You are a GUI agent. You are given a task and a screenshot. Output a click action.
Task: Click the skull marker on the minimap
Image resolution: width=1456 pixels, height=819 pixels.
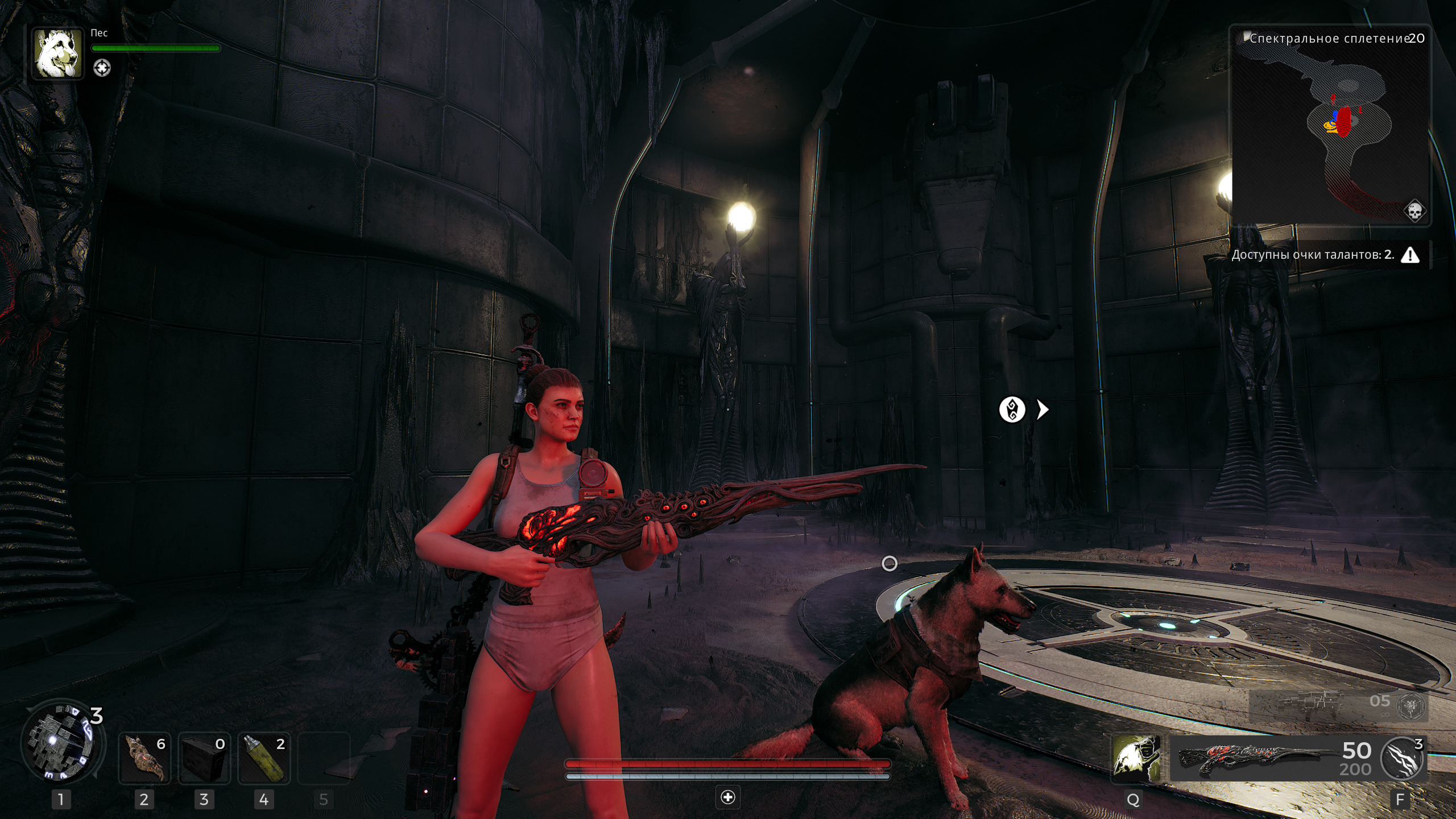pos(1414,211)
